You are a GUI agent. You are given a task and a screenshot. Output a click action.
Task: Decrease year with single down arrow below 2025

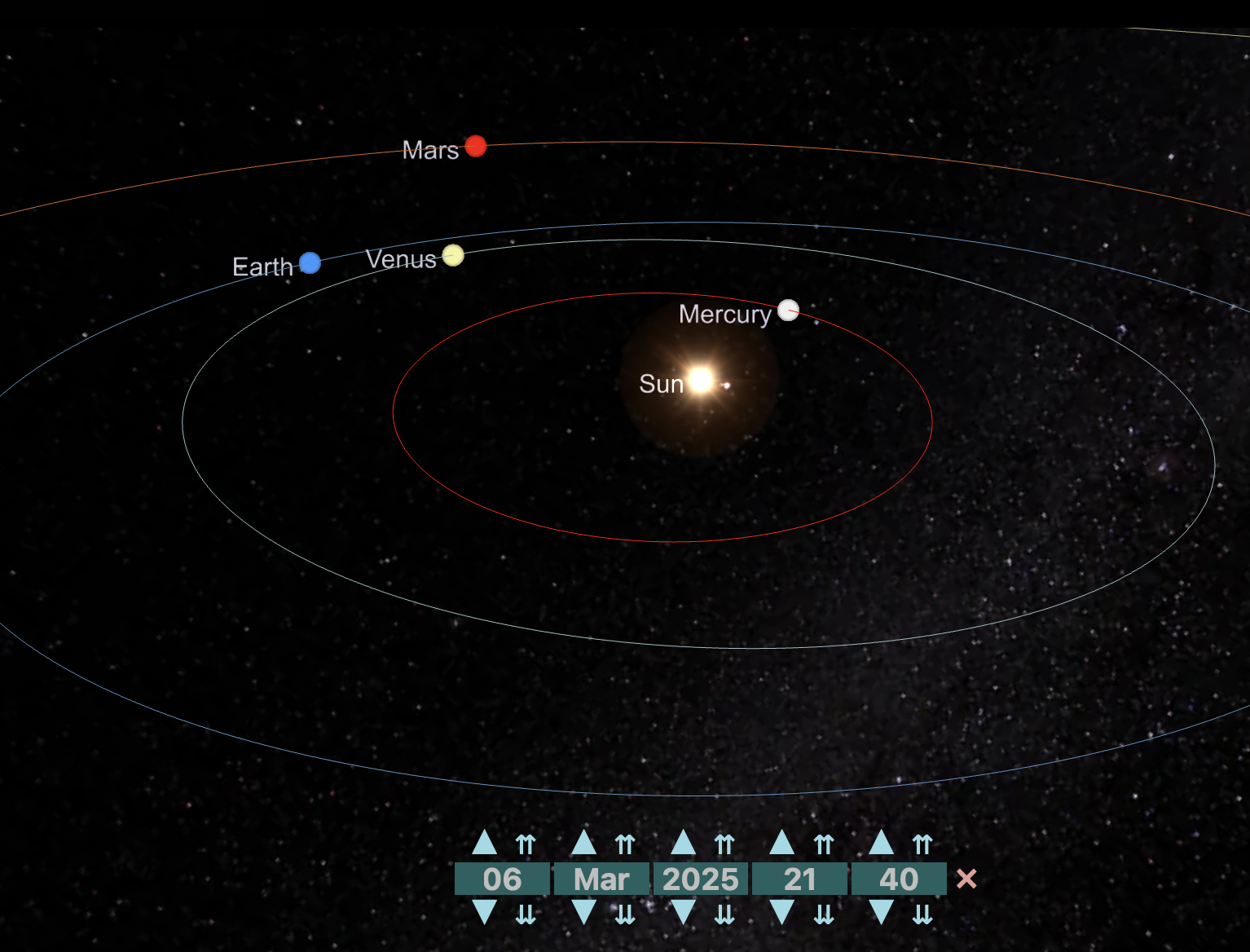683,913
